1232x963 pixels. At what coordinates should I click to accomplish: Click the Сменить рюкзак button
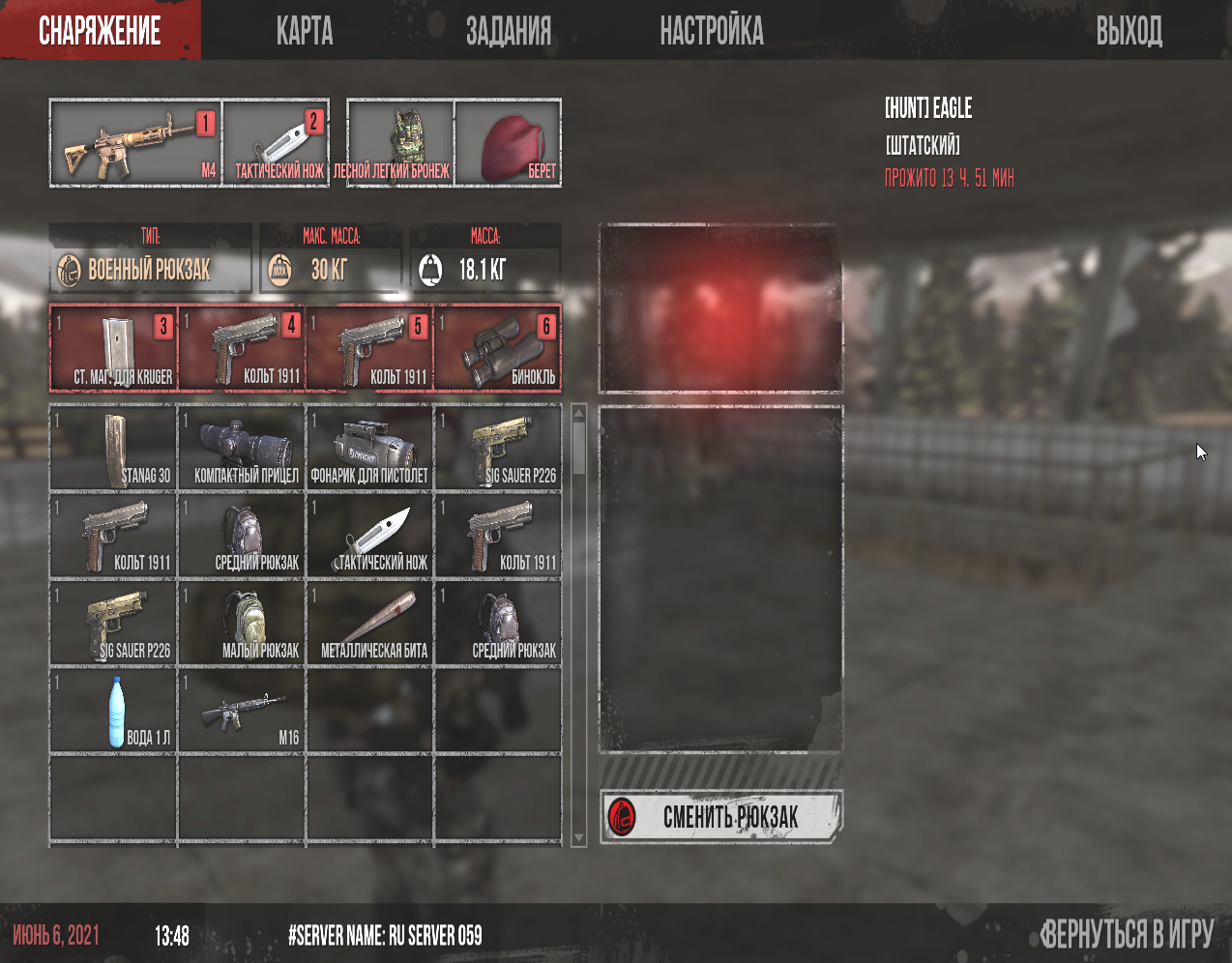[720, 817]
